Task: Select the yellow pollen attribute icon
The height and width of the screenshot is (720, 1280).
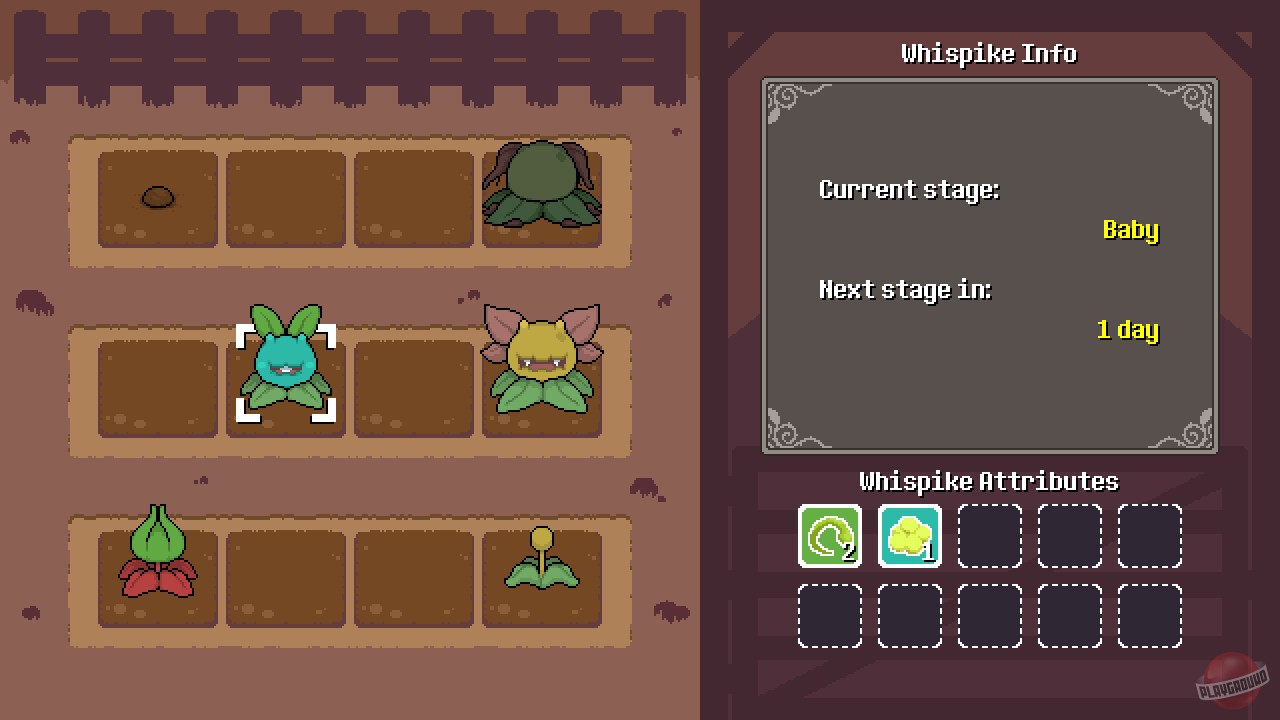Action: coord(909,535)
